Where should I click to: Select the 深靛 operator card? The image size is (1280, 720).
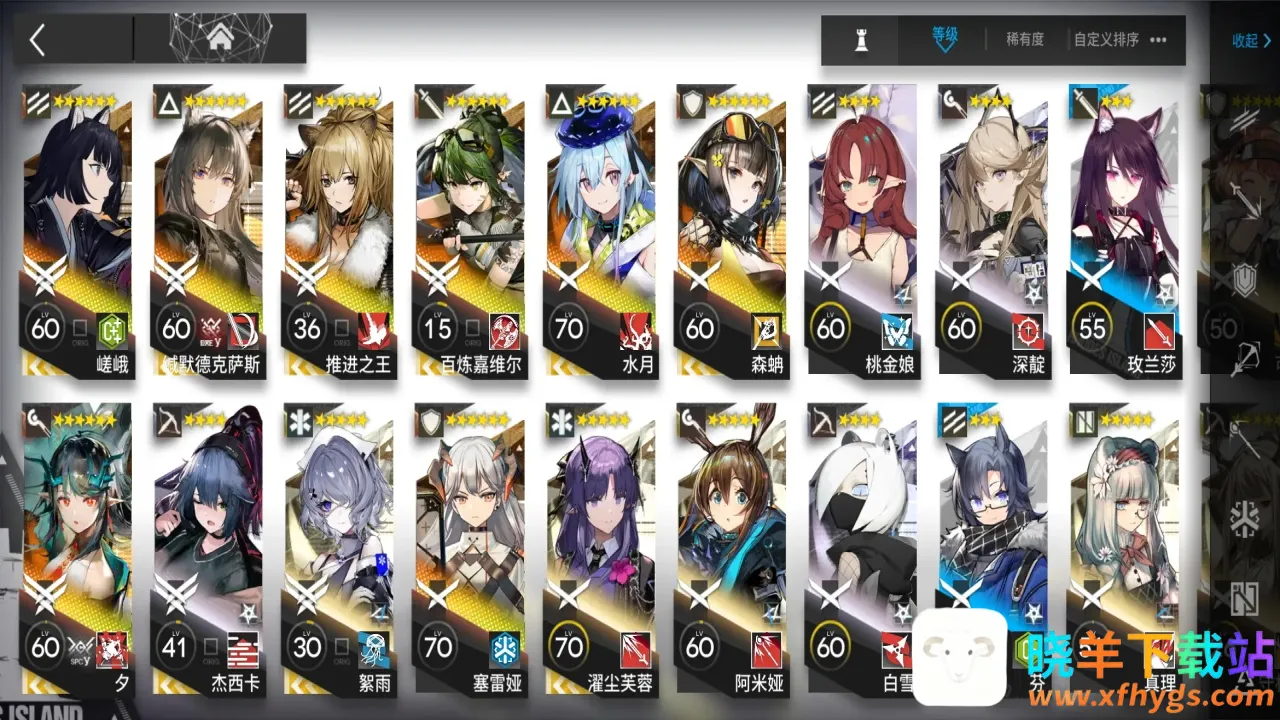993,230
